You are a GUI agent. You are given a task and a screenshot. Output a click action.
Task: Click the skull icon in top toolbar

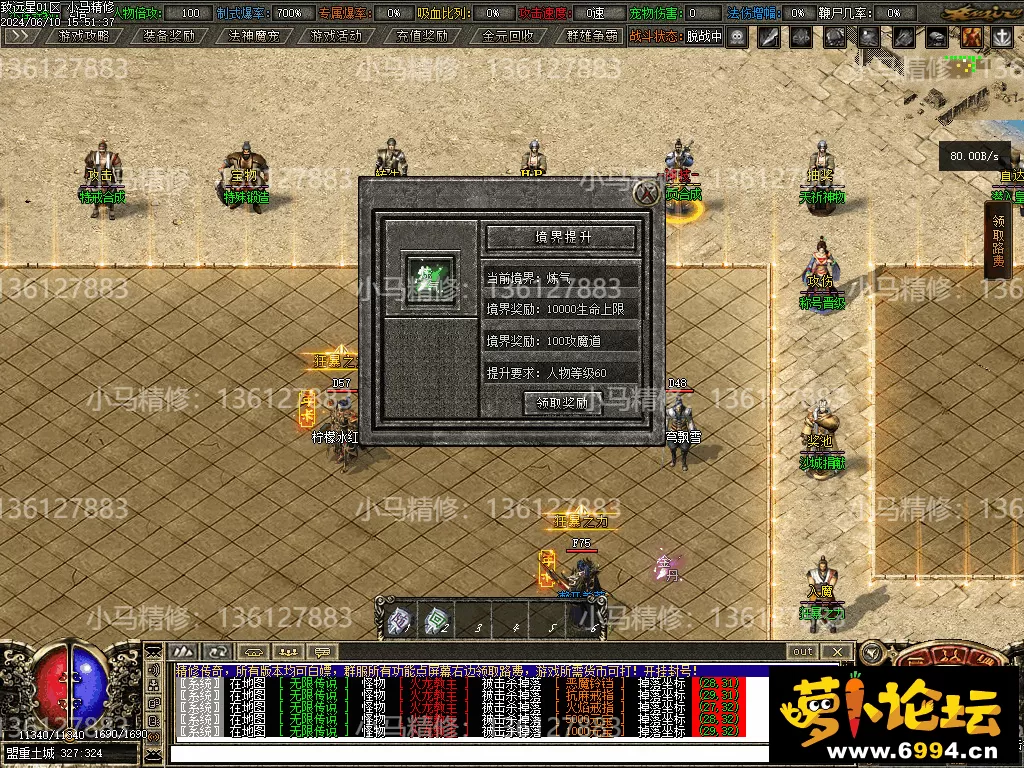click(737, 37)
